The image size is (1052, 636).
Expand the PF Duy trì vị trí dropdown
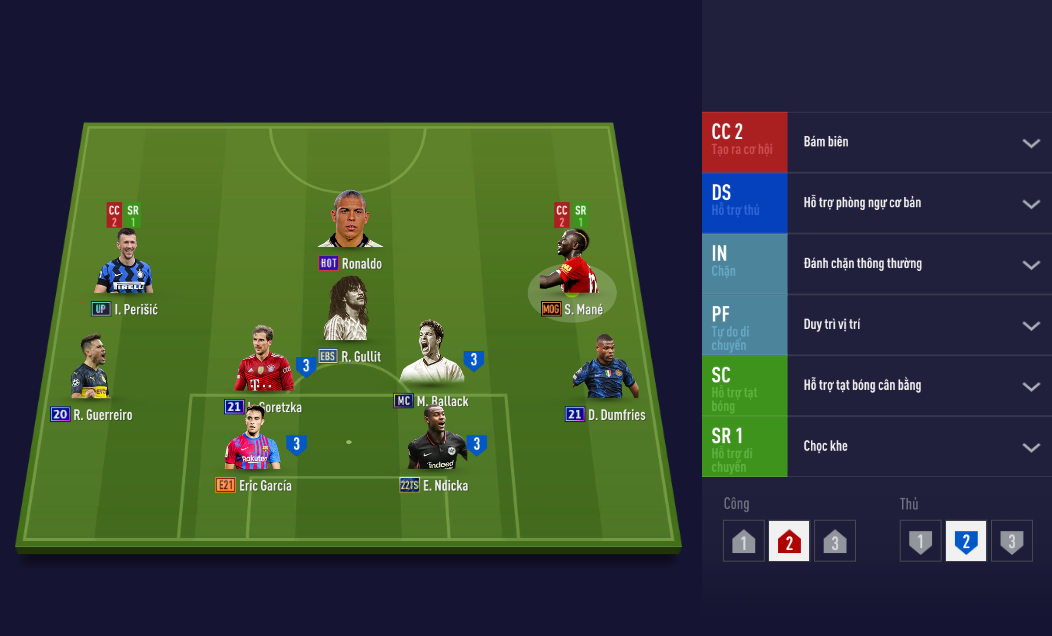pyautogui.click(x=1031, y=326)
